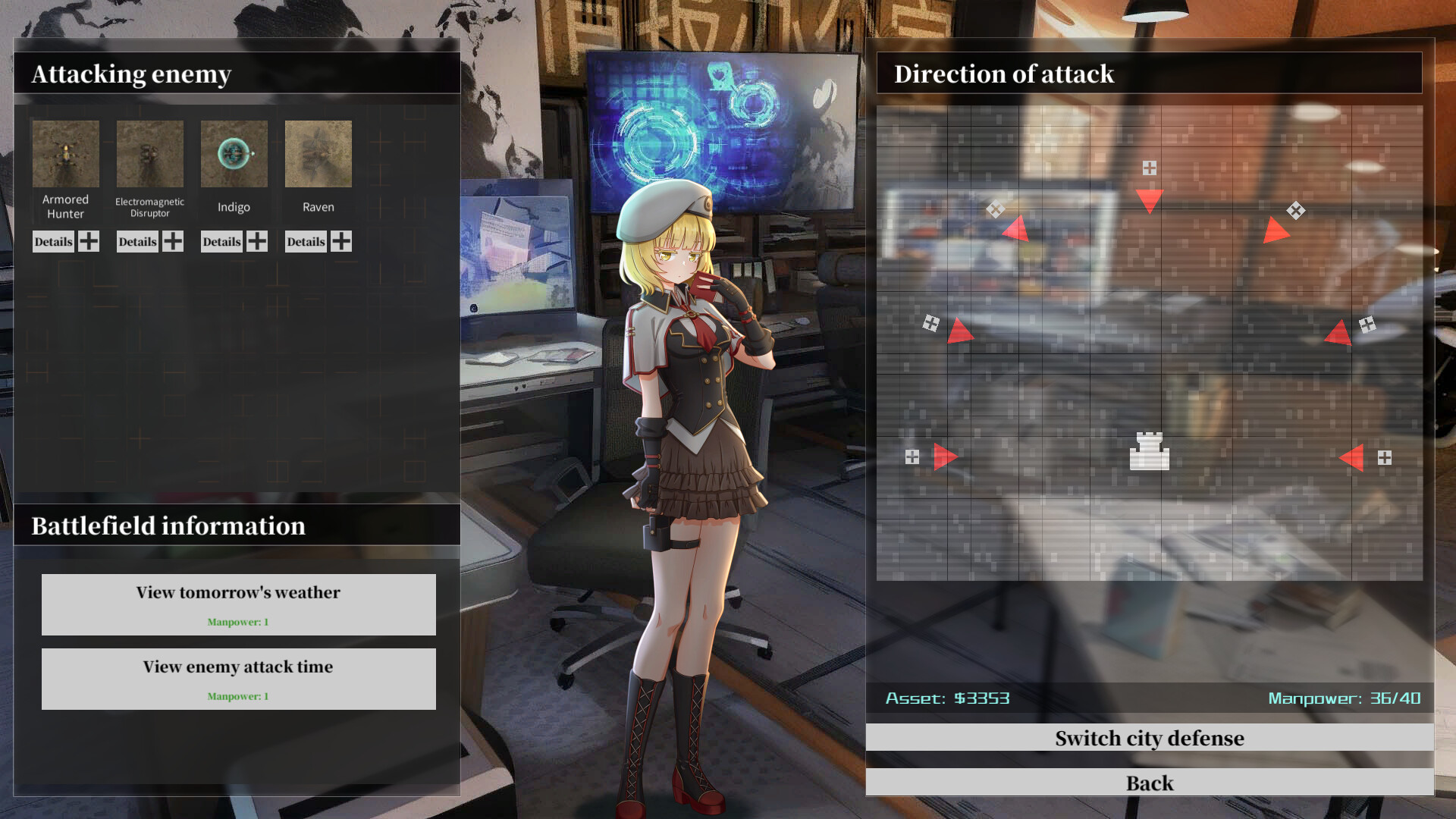
Task: Select the red attack arrow on the left edge
Action: click(x=946, y=456)
